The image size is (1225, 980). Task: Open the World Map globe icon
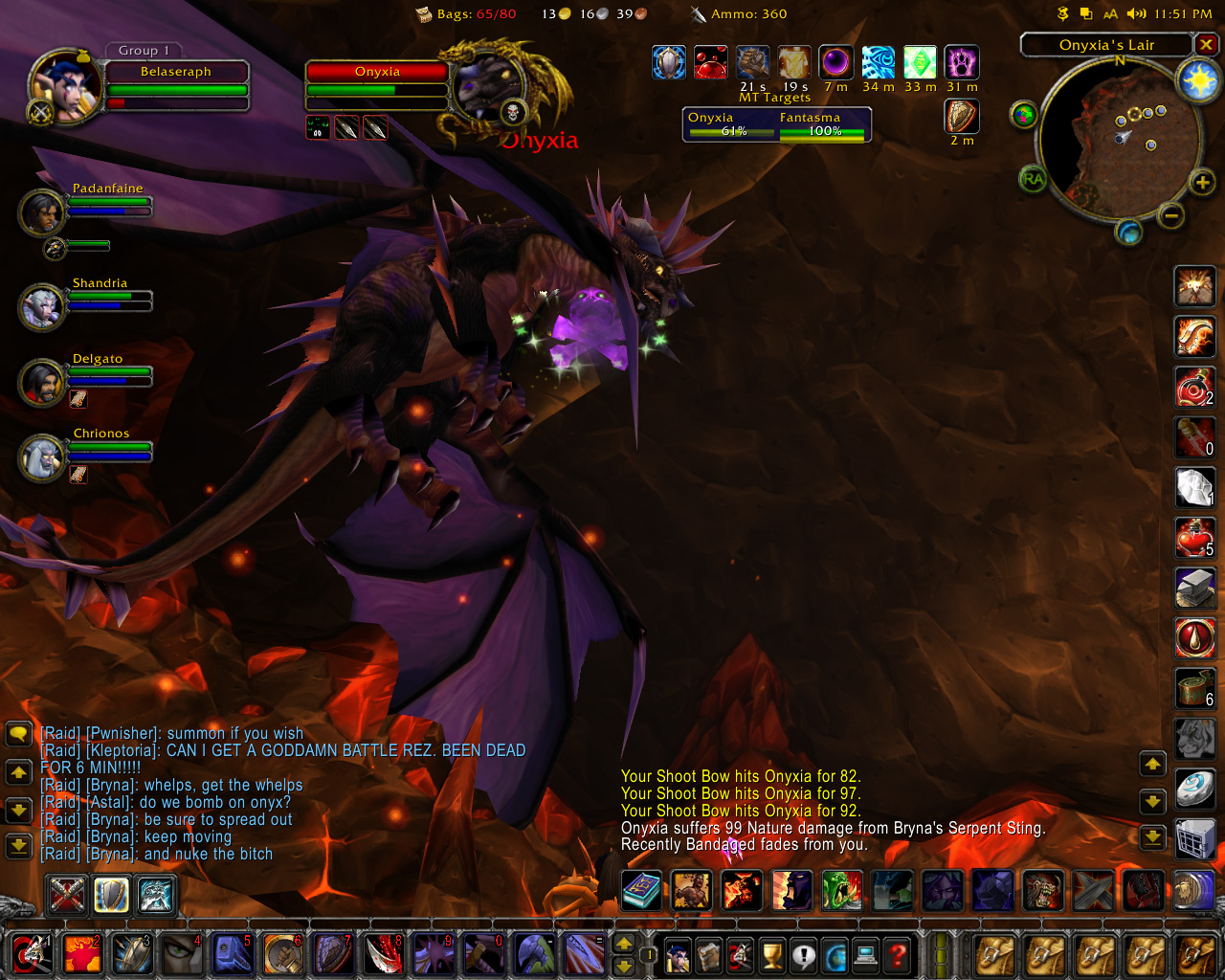point(835,957)
